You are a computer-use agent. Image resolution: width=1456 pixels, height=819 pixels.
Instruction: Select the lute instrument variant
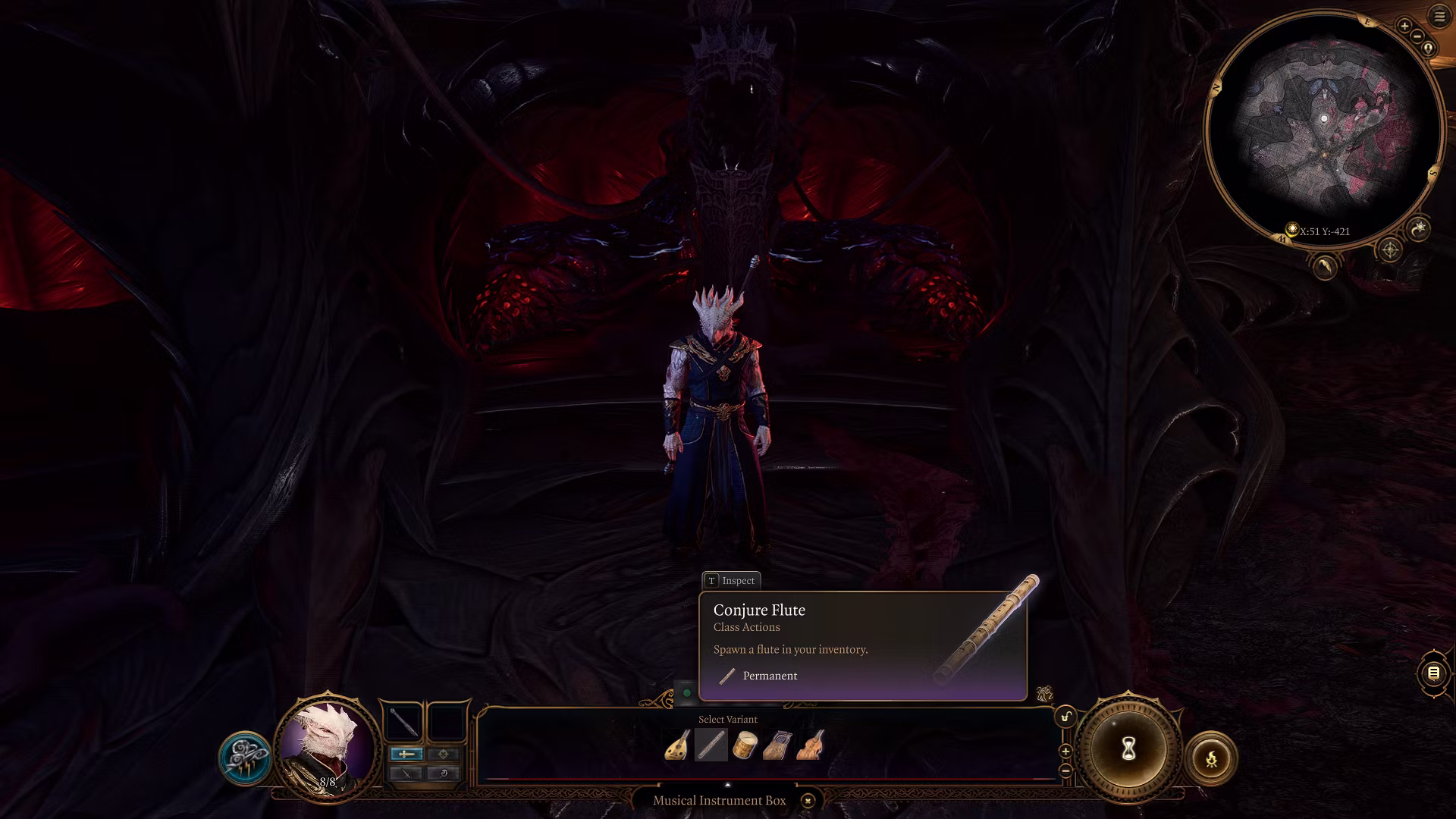[677, 745]
